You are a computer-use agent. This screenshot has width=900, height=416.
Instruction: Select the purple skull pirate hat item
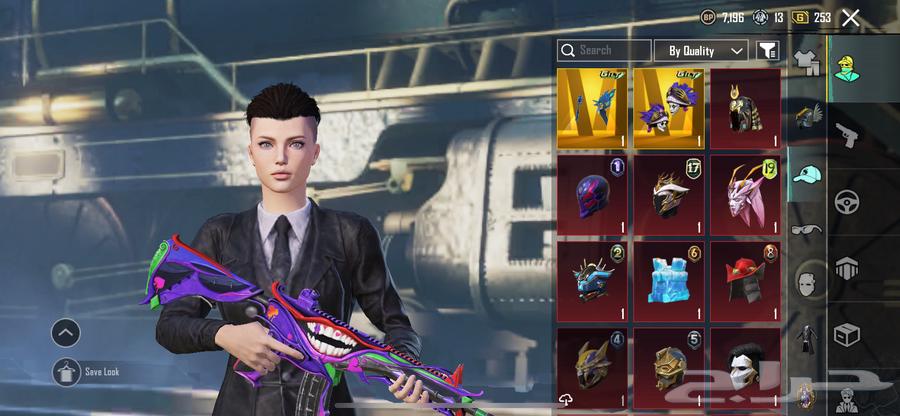coord(669,107)
